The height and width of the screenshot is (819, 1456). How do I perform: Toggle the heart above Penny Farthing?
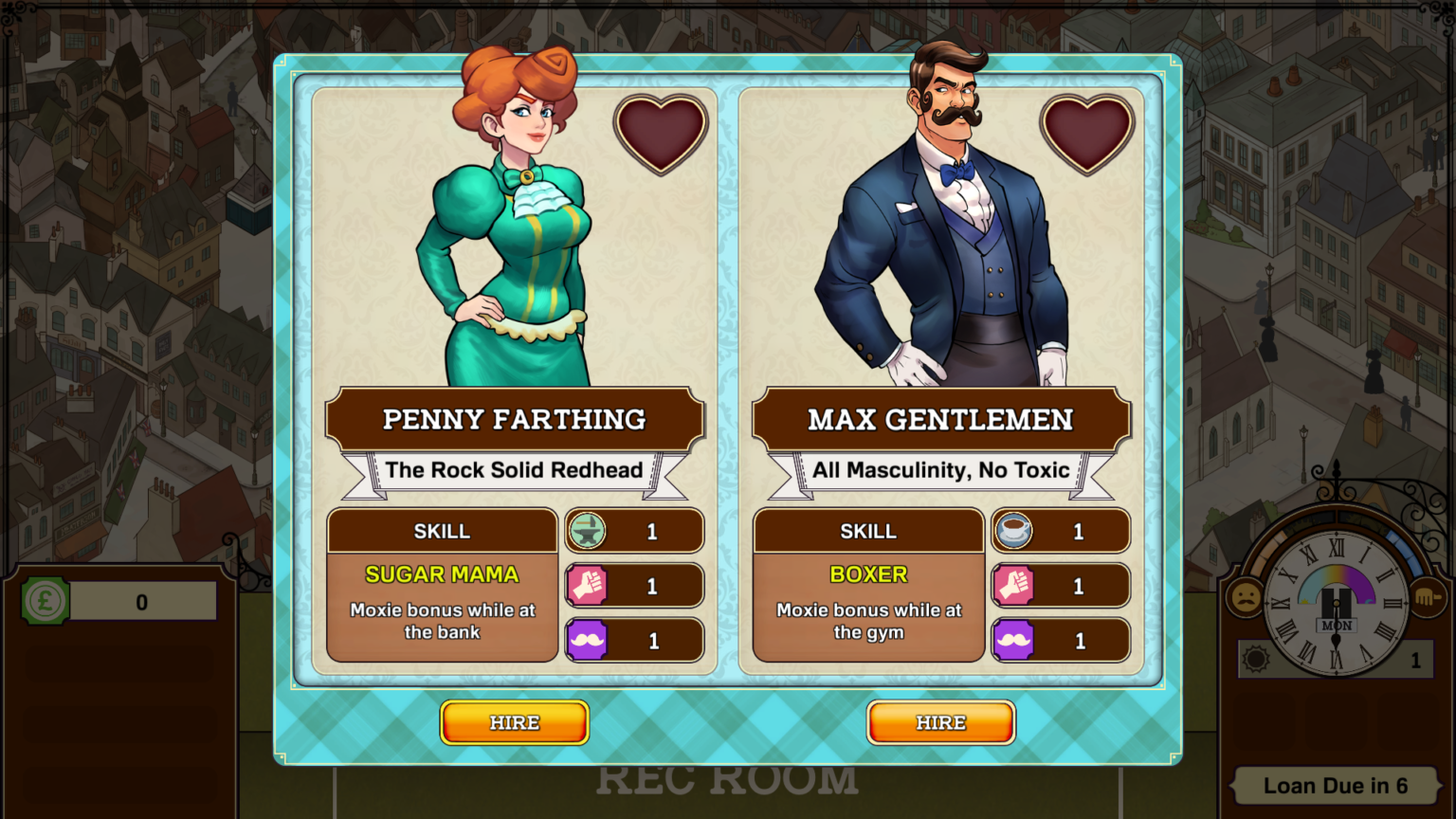[x=662, y=133]
